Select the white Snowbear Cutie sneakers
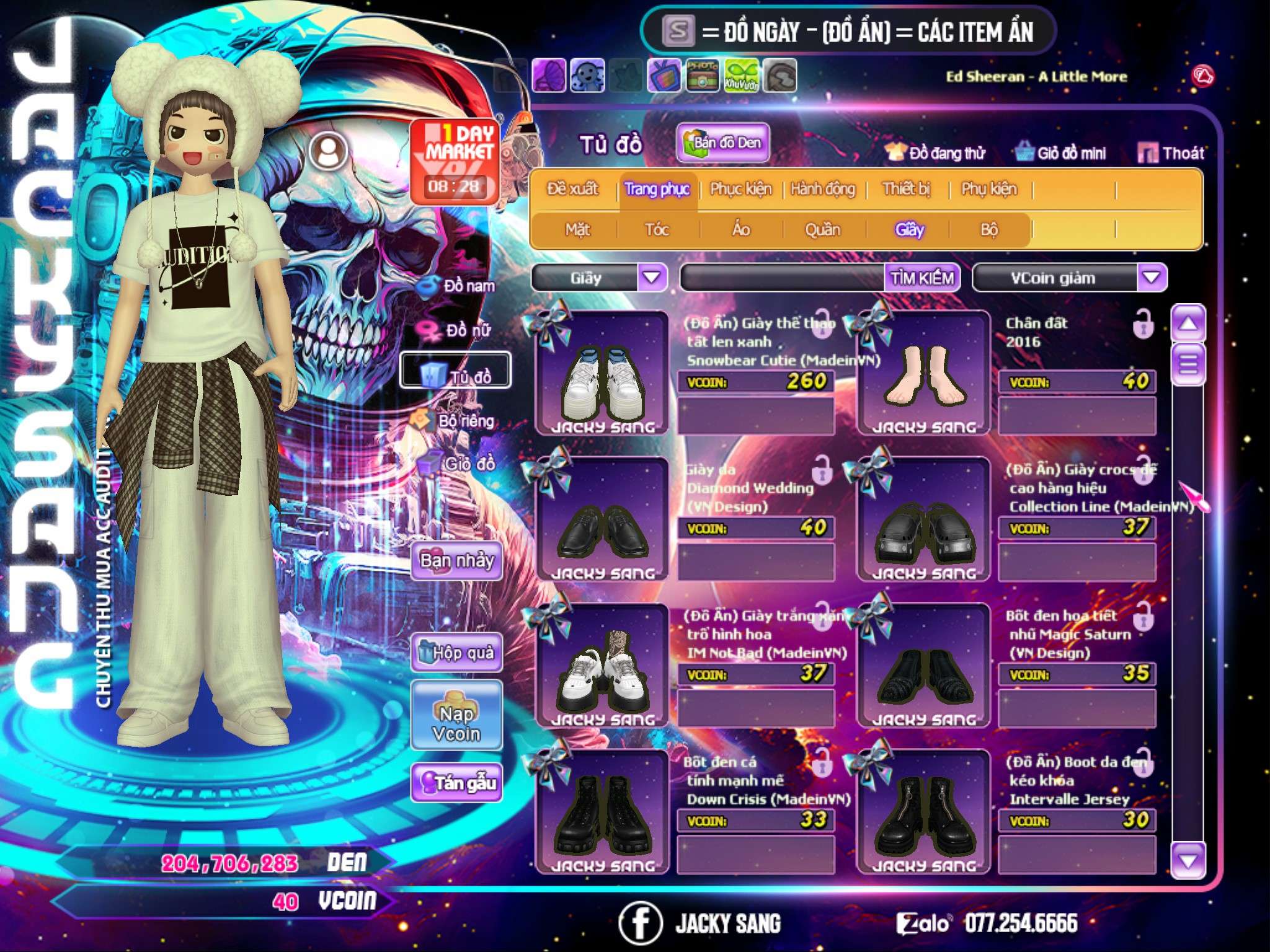The width and height of the screenshot is (1270, 952). click(602, 374)
